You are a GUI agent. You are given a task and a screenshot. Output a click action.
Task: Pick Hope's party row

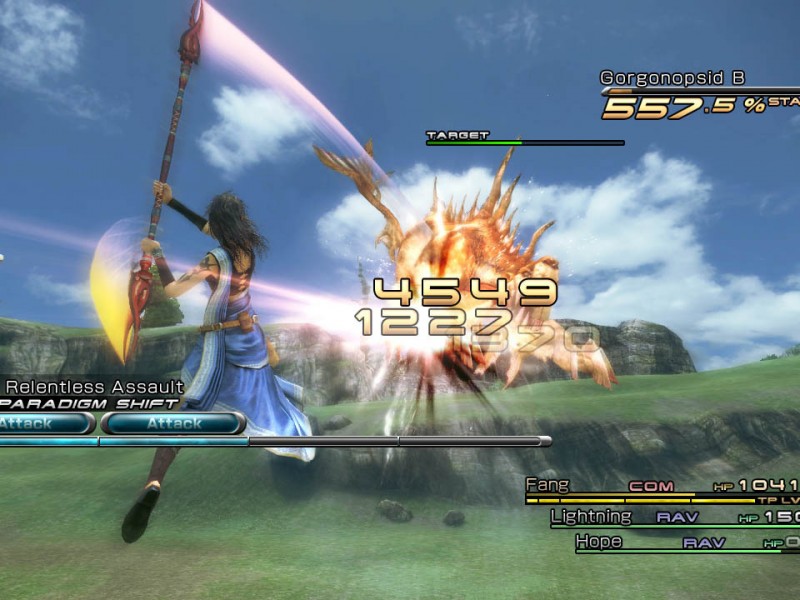(599, 542)
